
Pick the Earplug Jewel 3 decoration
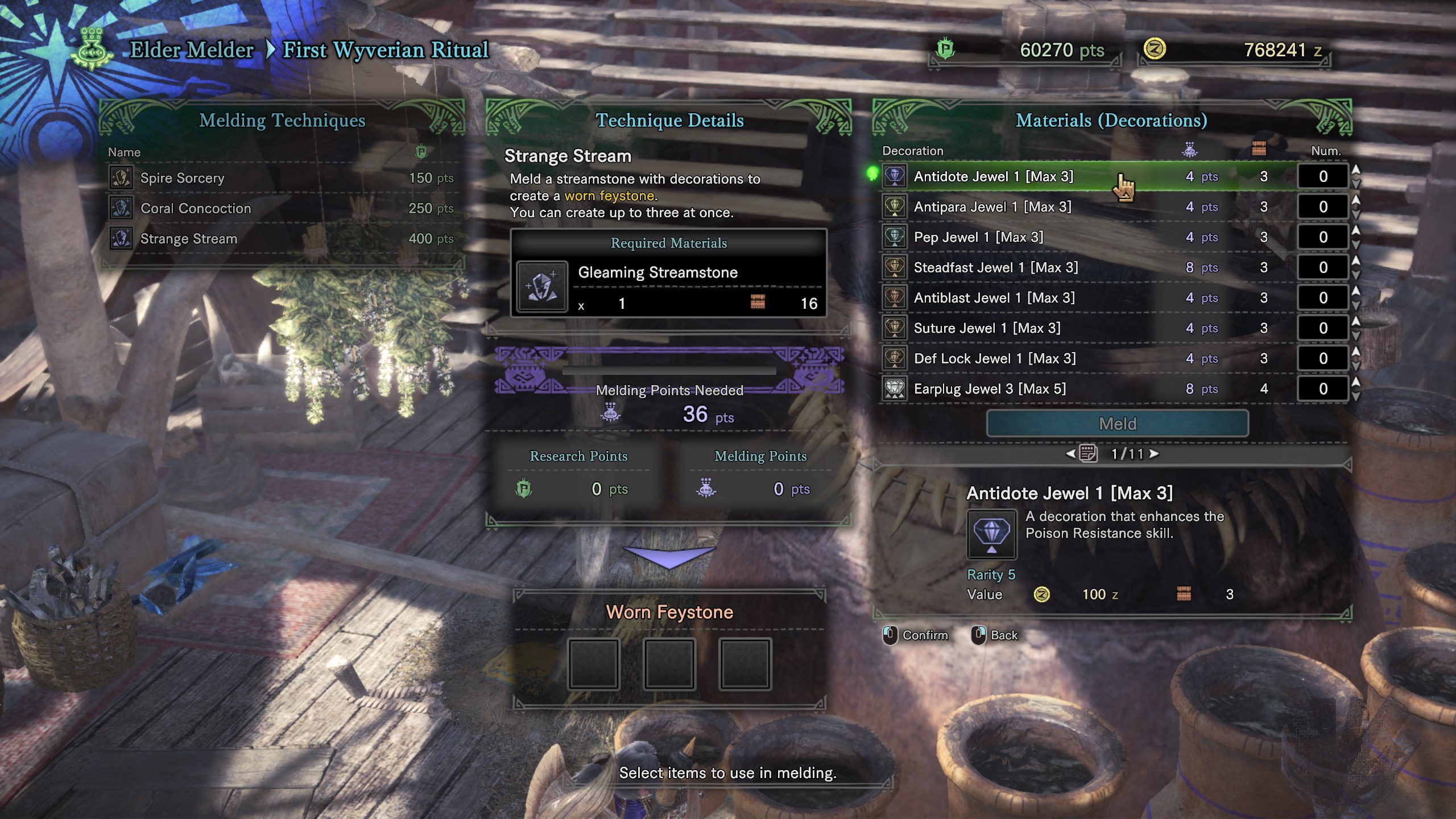990,389
